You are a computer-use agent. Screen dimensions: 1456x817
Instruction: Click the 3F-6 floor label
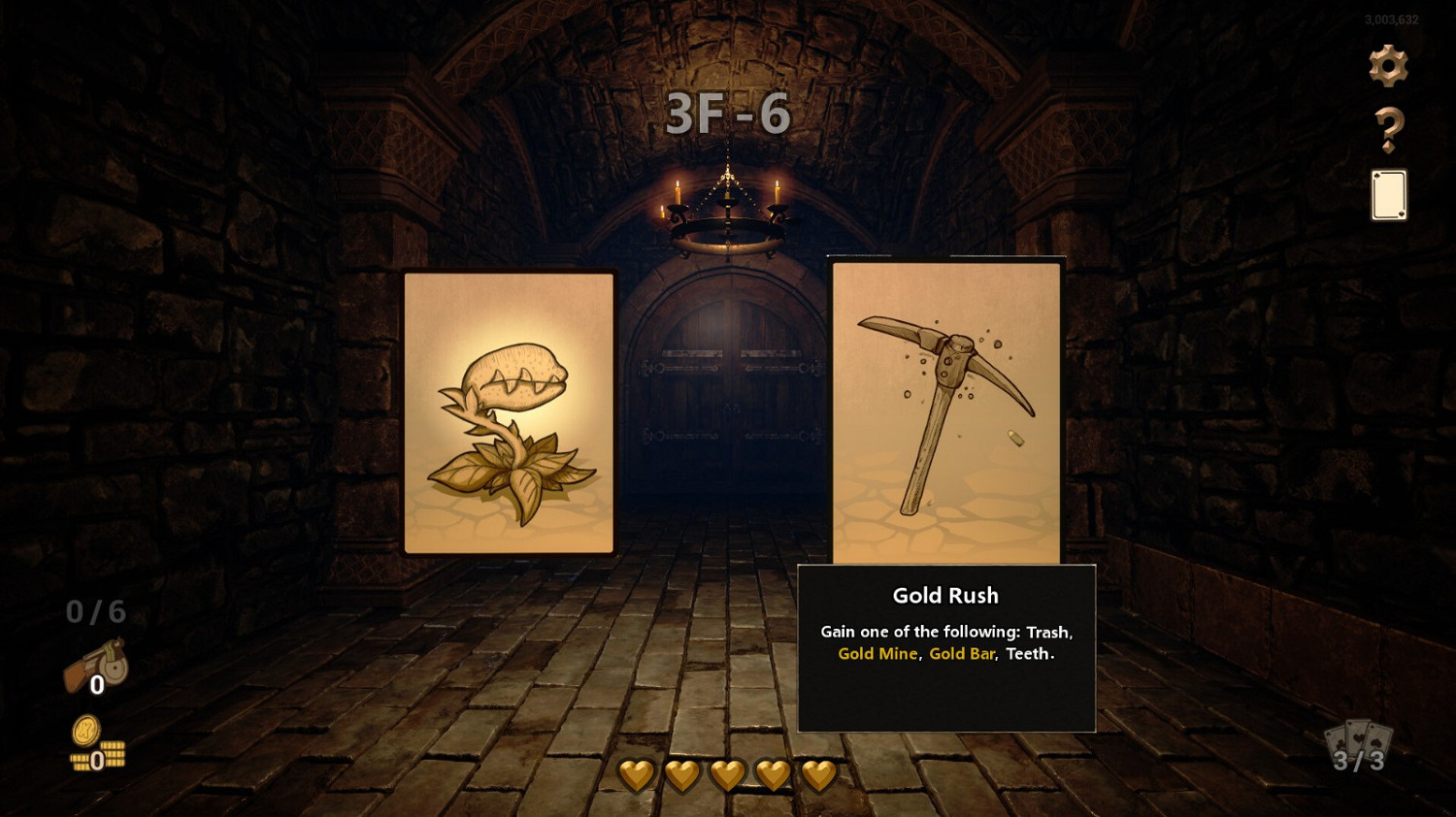[x=728, y=113]
